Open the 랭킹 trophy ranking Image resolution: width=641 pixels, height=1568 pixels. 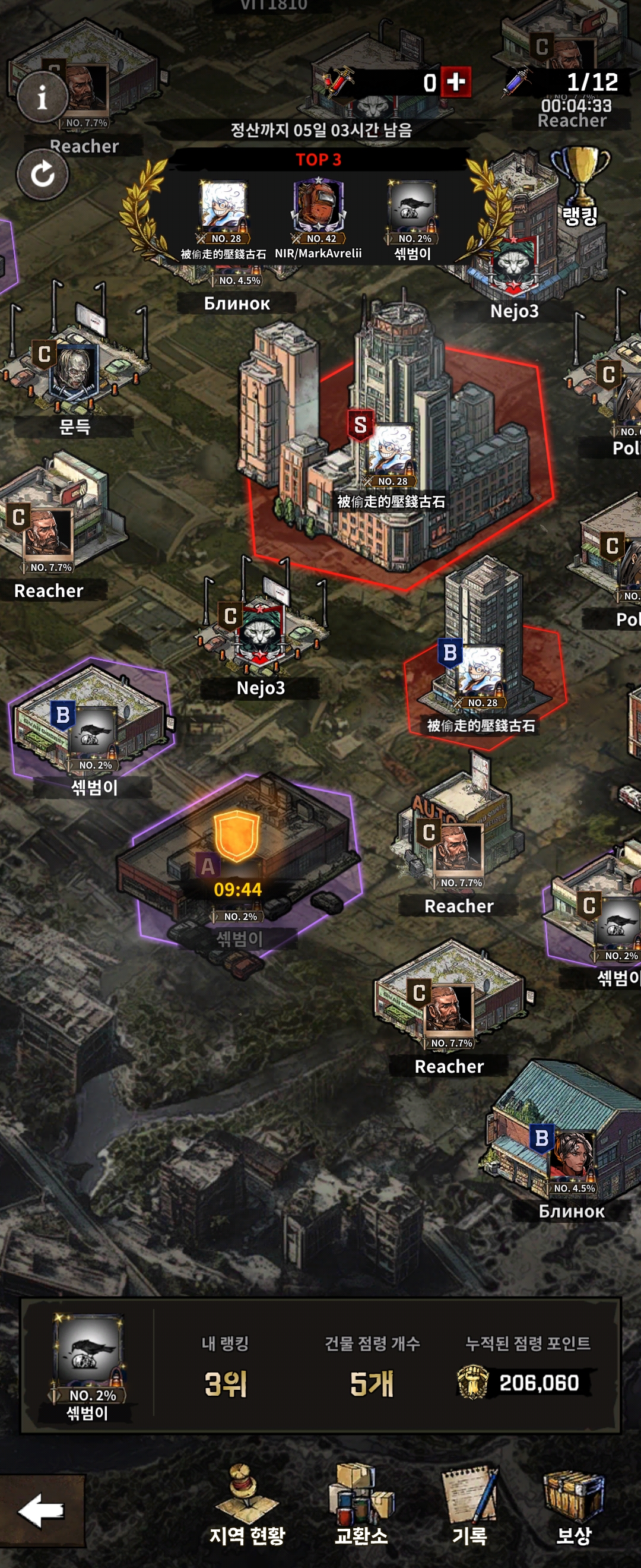(580, 186)
